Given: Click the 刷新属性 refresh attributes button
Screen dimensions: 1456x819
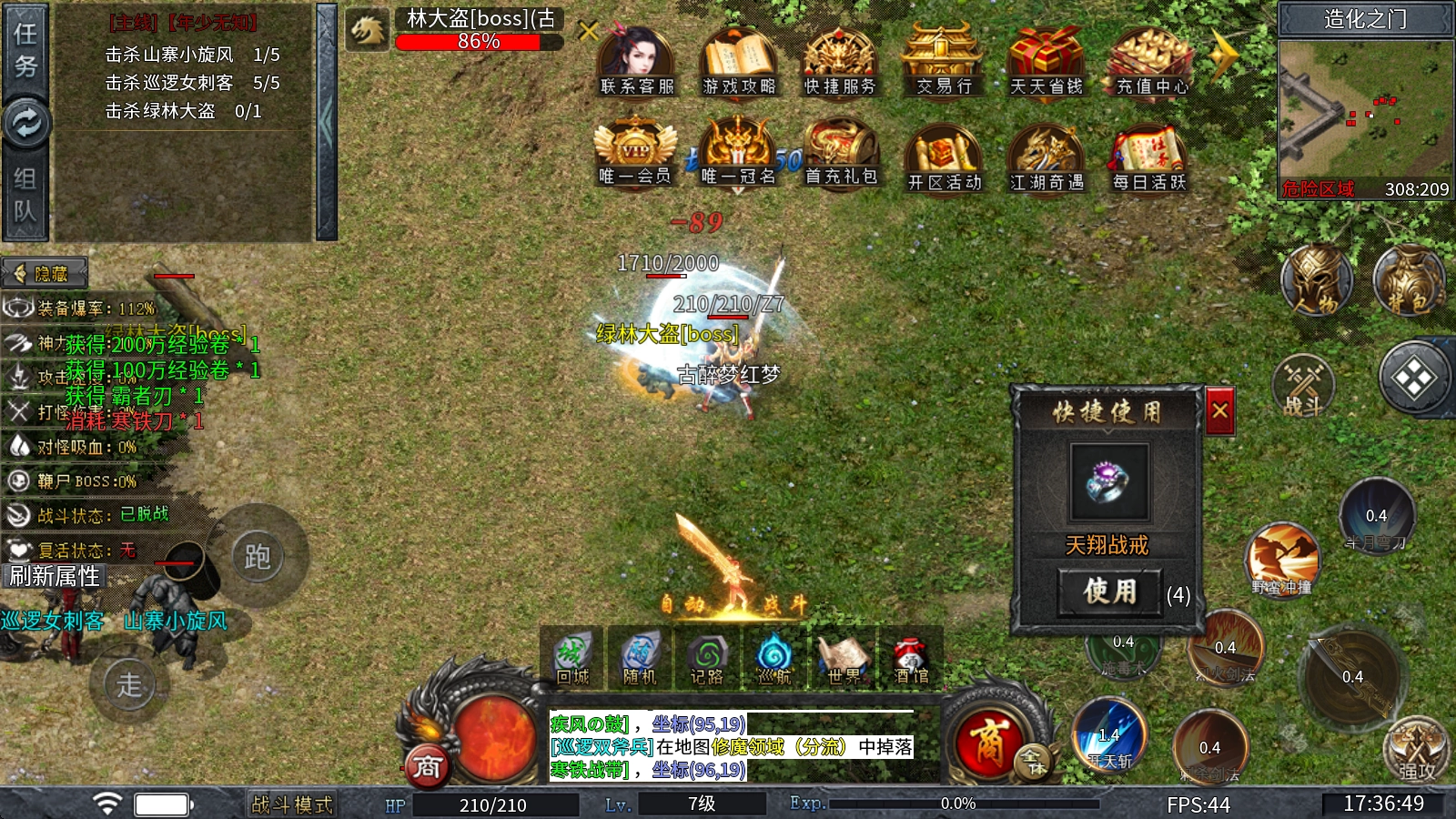Looking at the screenshot, I should point(55,576).
